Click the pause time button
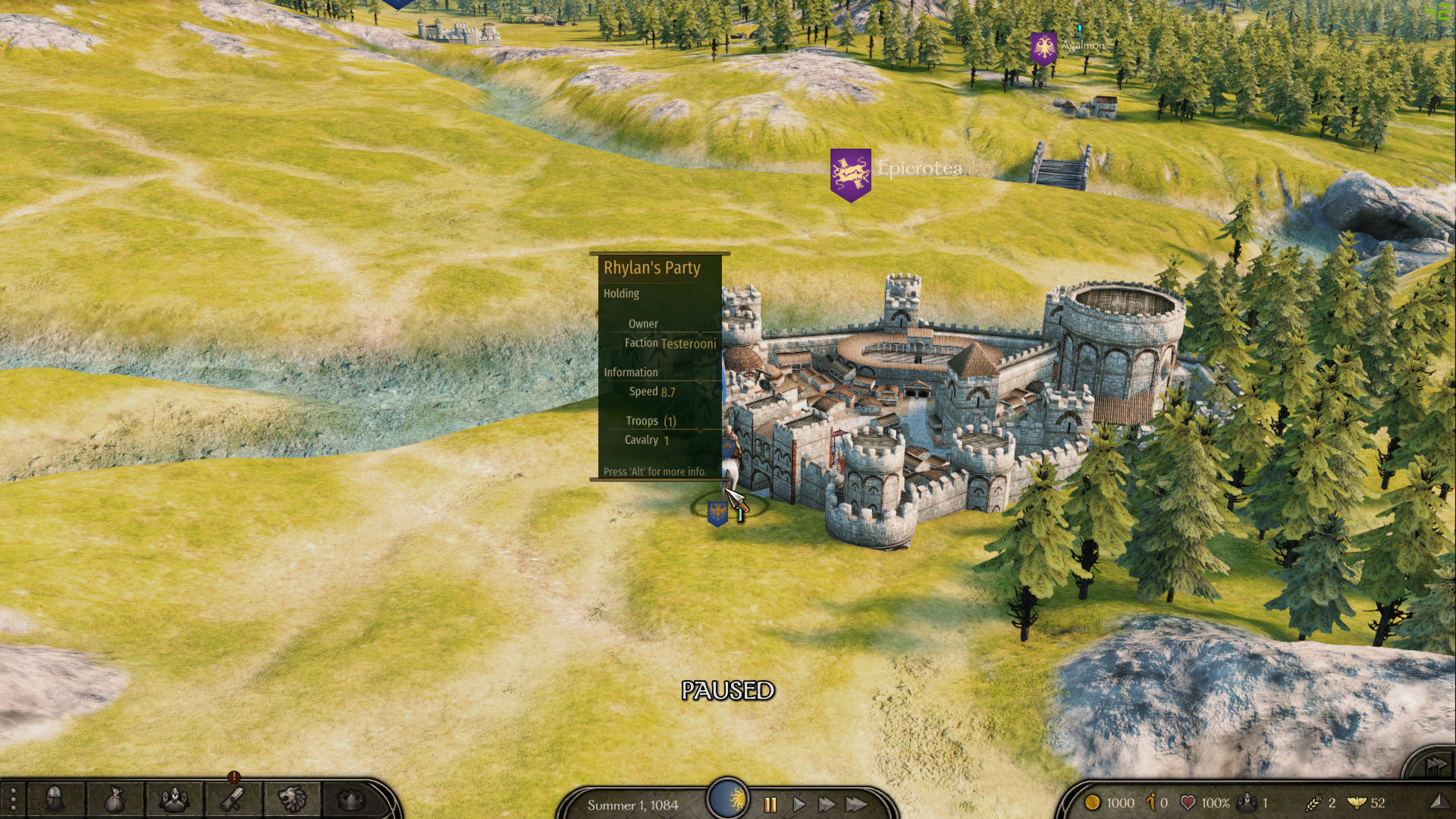The image size is (1456, 819). [770, 805]
